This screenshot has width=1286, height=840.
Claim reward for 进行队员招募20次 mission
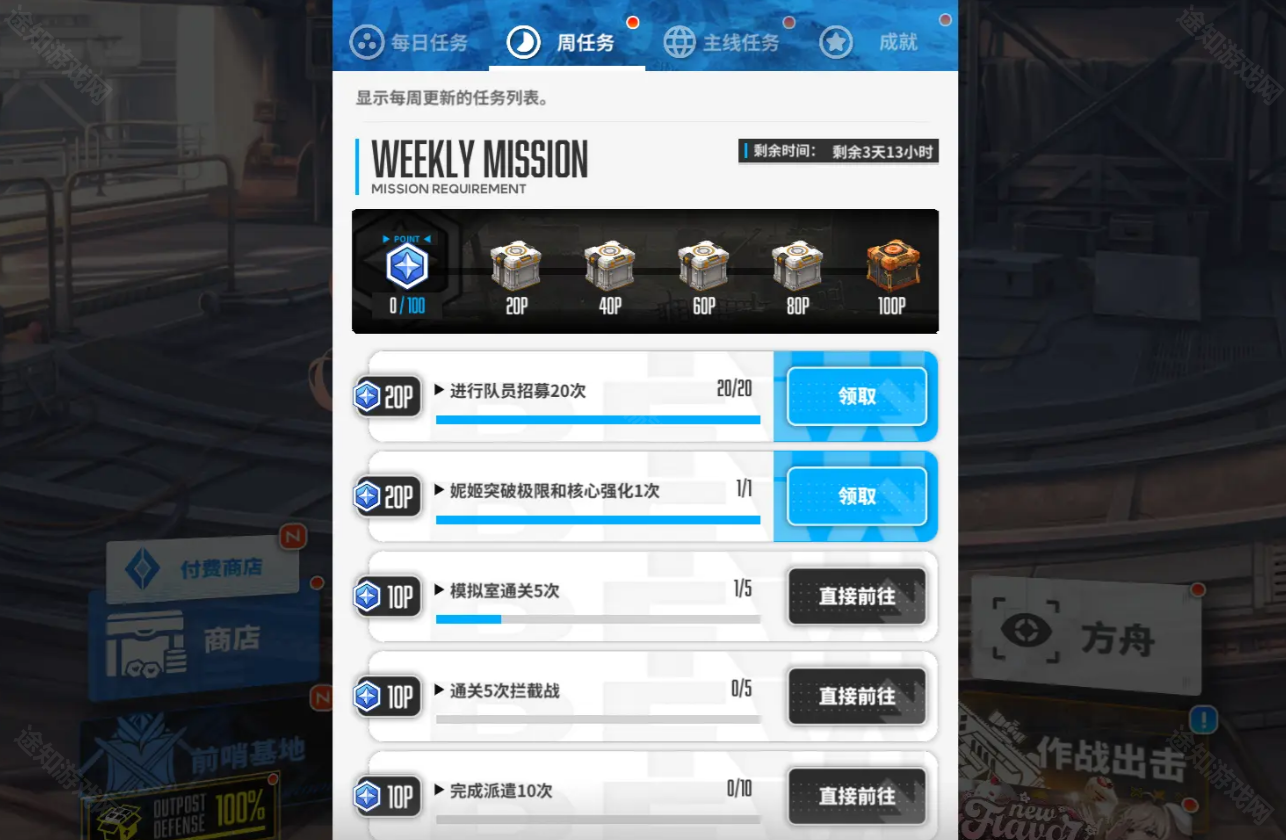[x=856, y=396]
